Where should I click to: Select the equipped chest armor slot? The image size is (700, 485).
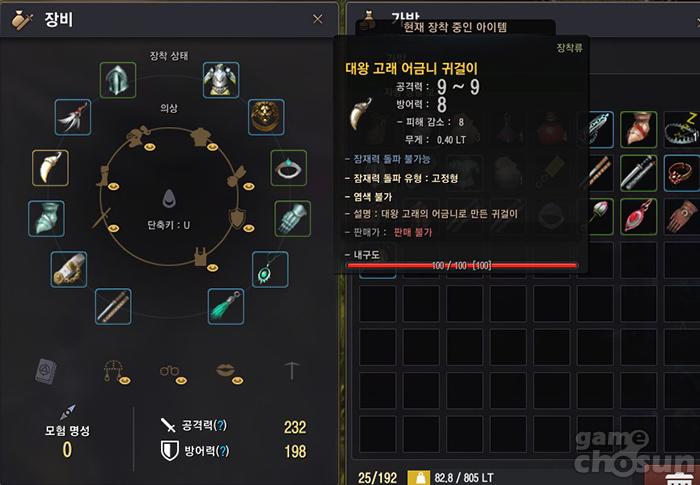coord(220,80)
